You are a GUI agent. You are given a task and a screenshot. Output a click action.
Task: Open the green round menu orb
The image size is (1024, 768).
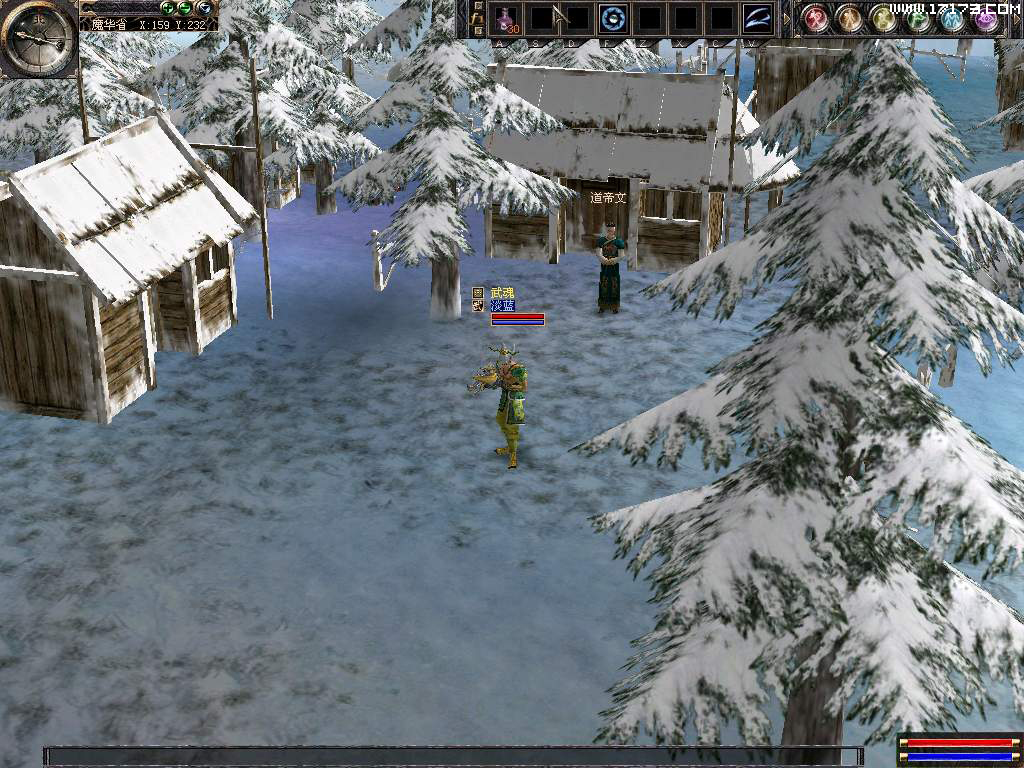coord(917,19)
